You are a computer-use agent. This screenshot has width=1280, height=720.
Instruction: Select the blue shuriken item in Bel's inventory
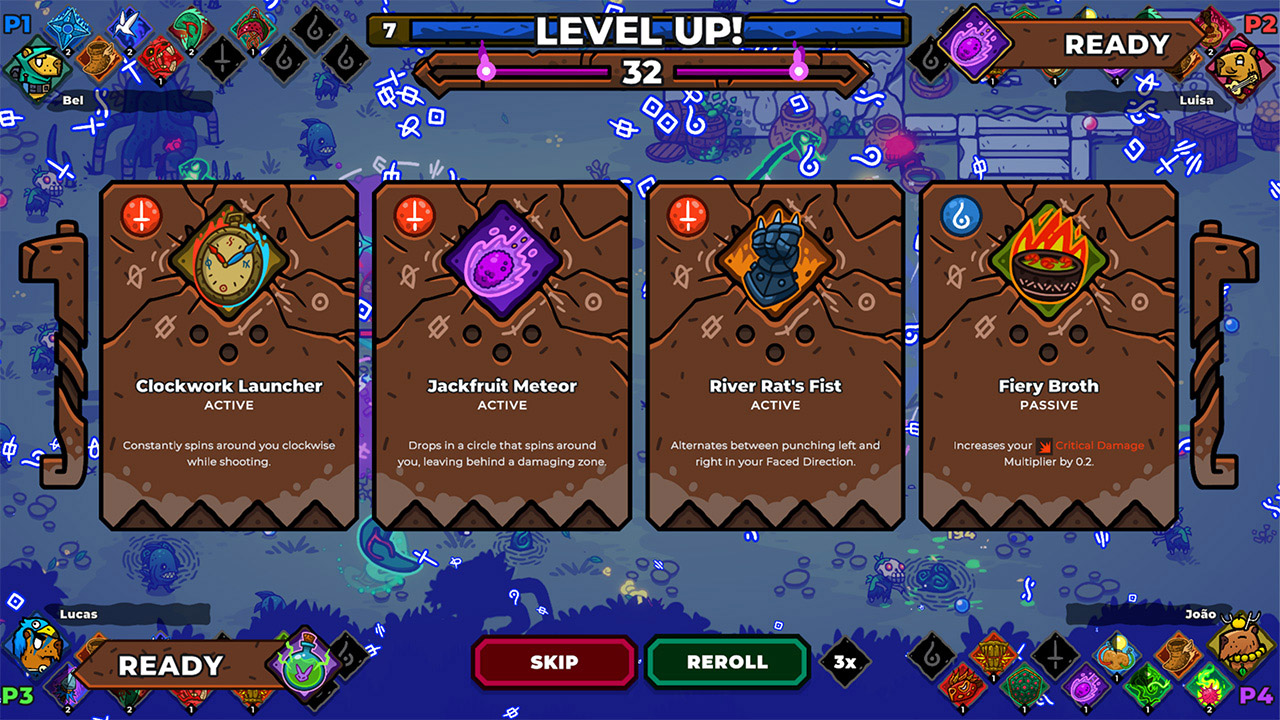[x=66, y=29]
